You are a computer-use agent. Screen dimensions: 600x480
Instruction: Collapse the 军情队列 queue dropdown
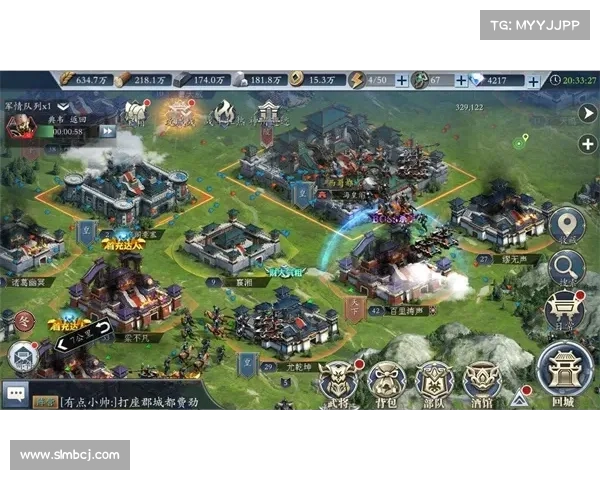[63, 105]
